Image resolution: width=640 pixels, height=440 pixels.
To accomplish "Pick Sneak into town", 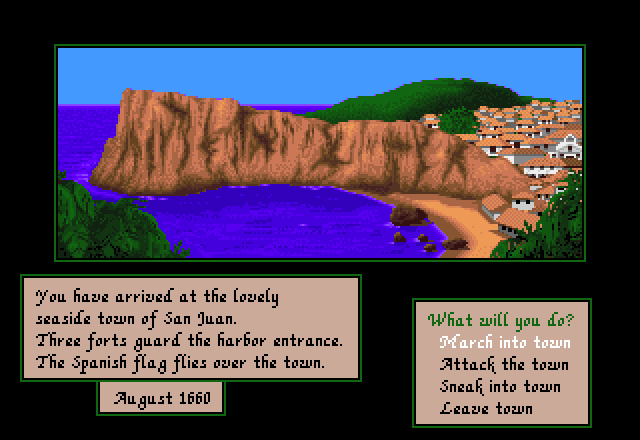I will (500, 387).
